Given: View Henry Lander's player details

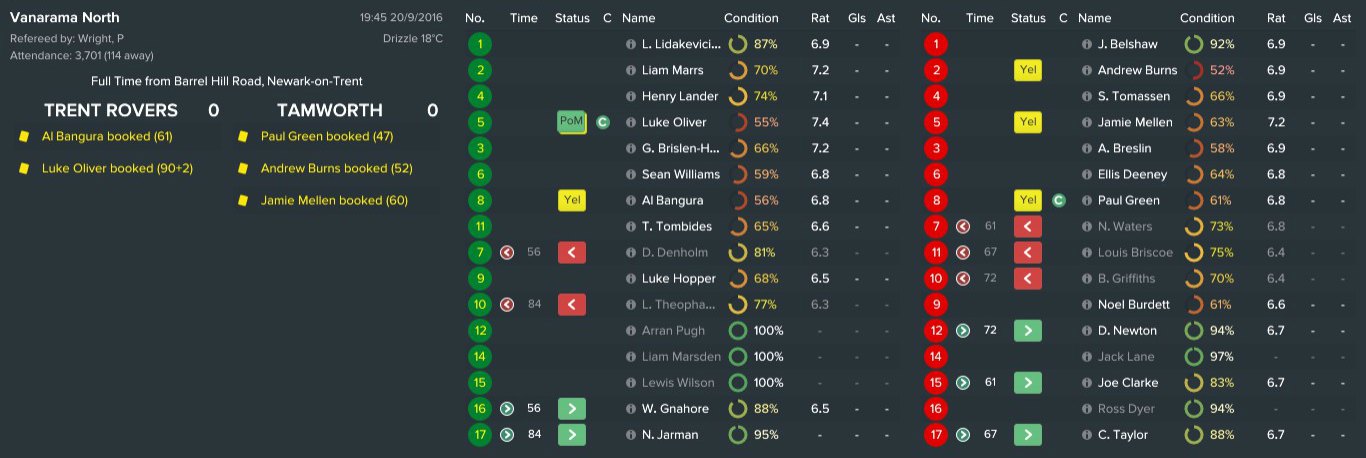Looking at the screenshot, I should pos(678,96).
